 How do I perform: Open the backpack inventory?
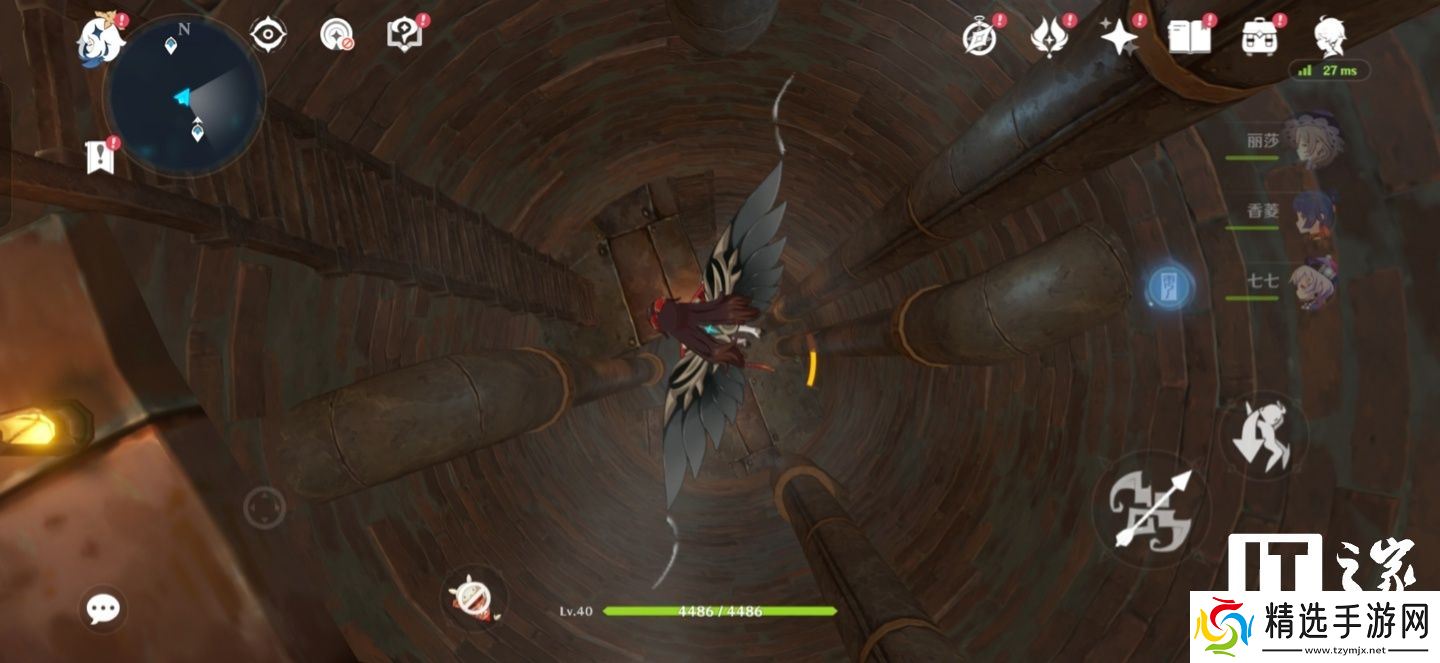click(x=1260, y=37)
